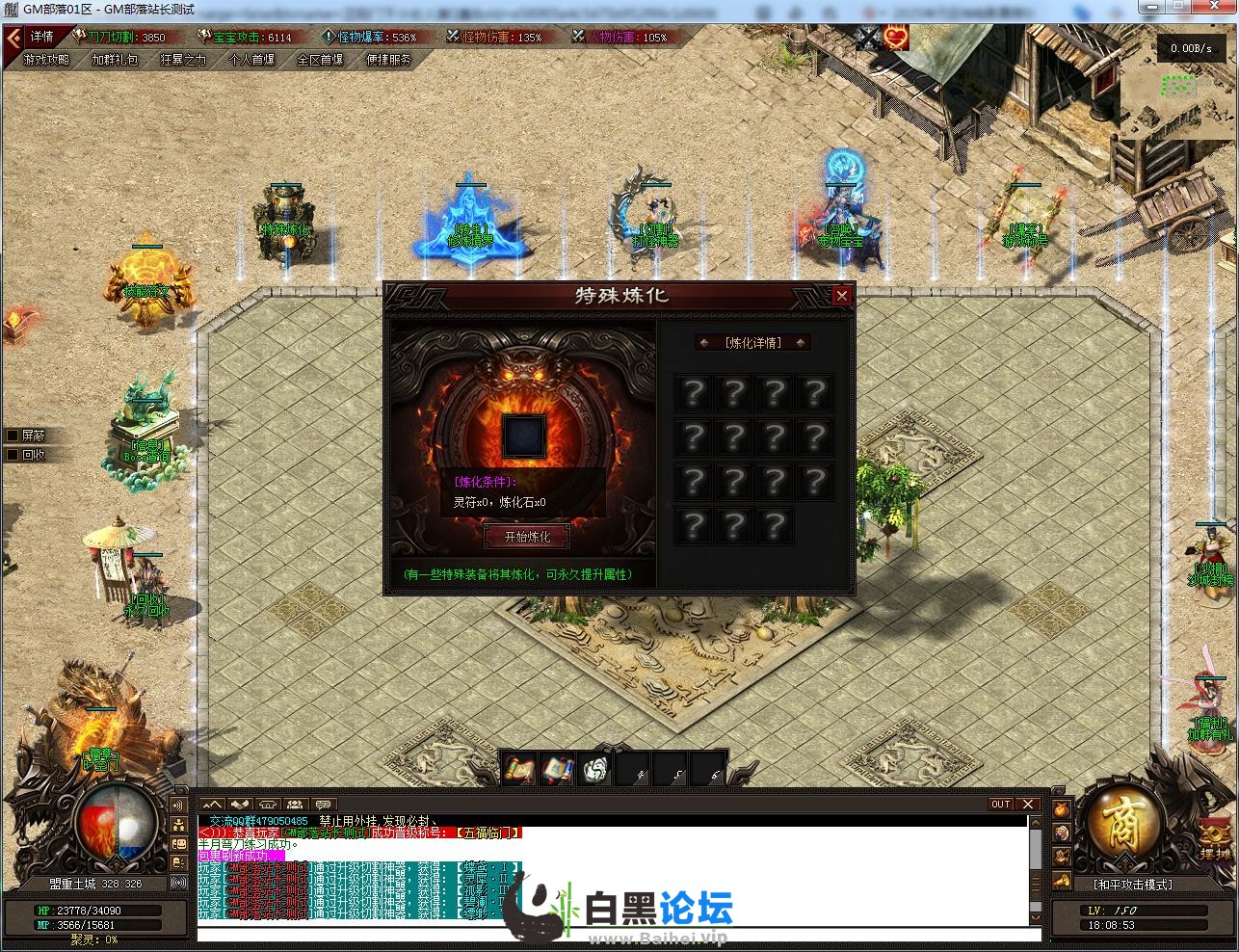Viewport: 1239px width, 952px height.
Task: Click the OUT button on chat panel
Action: (x=1001, y=805)
